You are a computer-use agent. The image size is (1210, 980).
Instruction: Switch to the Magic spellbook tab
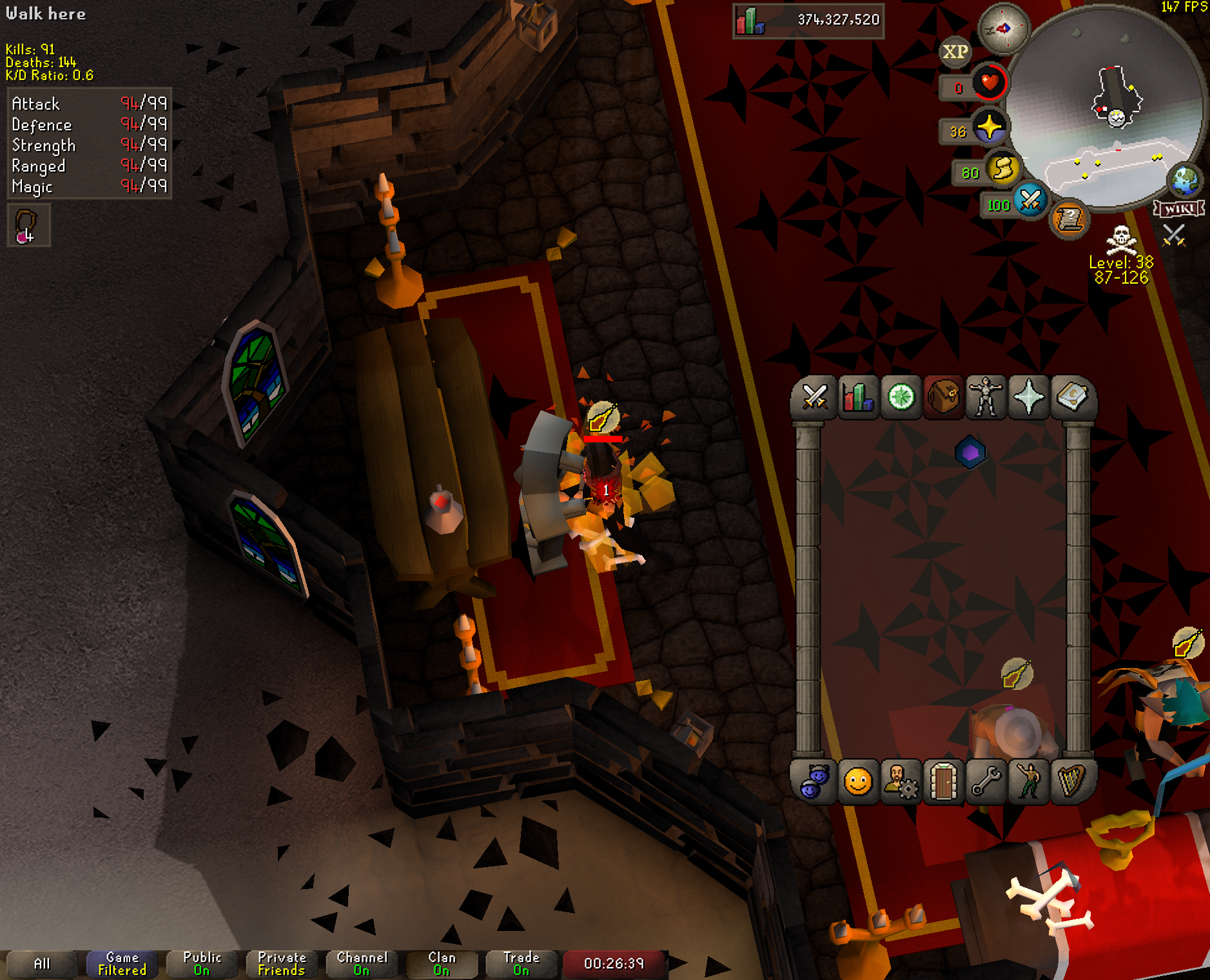coord(1071,397)
